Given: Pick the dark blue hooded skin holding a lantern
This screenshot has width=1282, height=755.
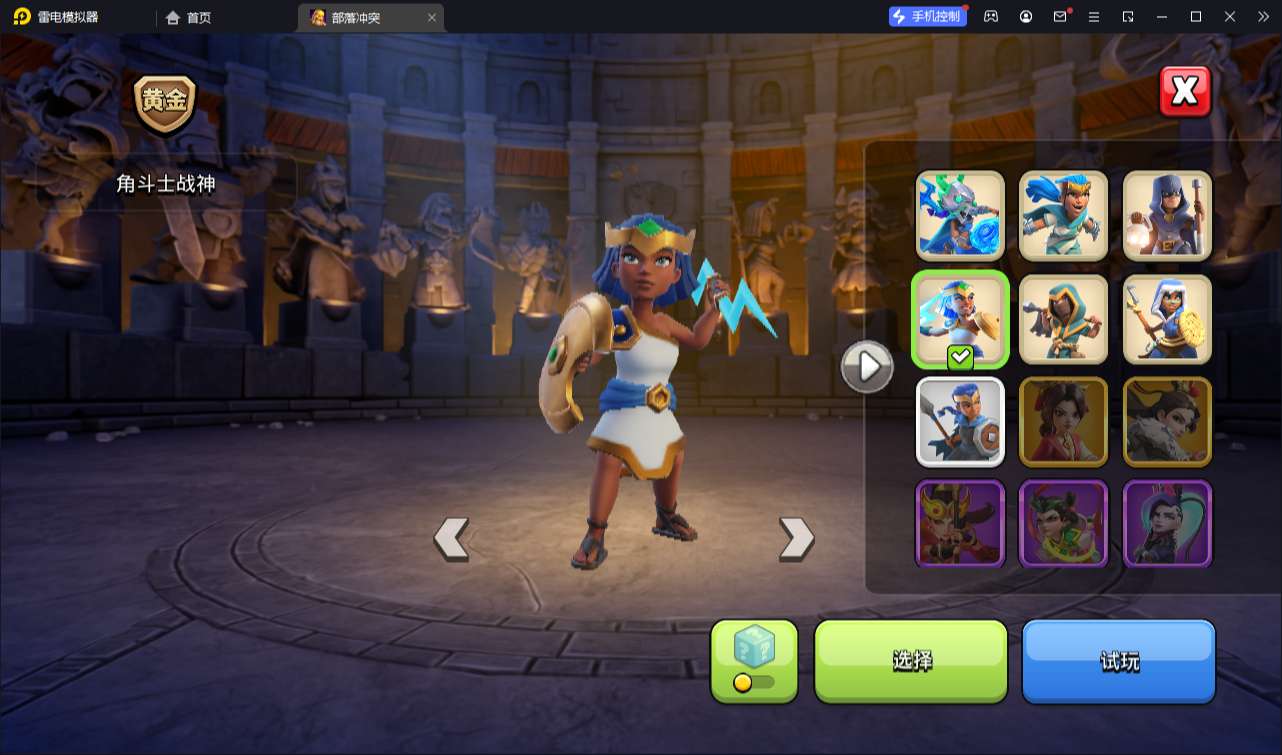Looking at the screenshot, I should pos(1167,215).
